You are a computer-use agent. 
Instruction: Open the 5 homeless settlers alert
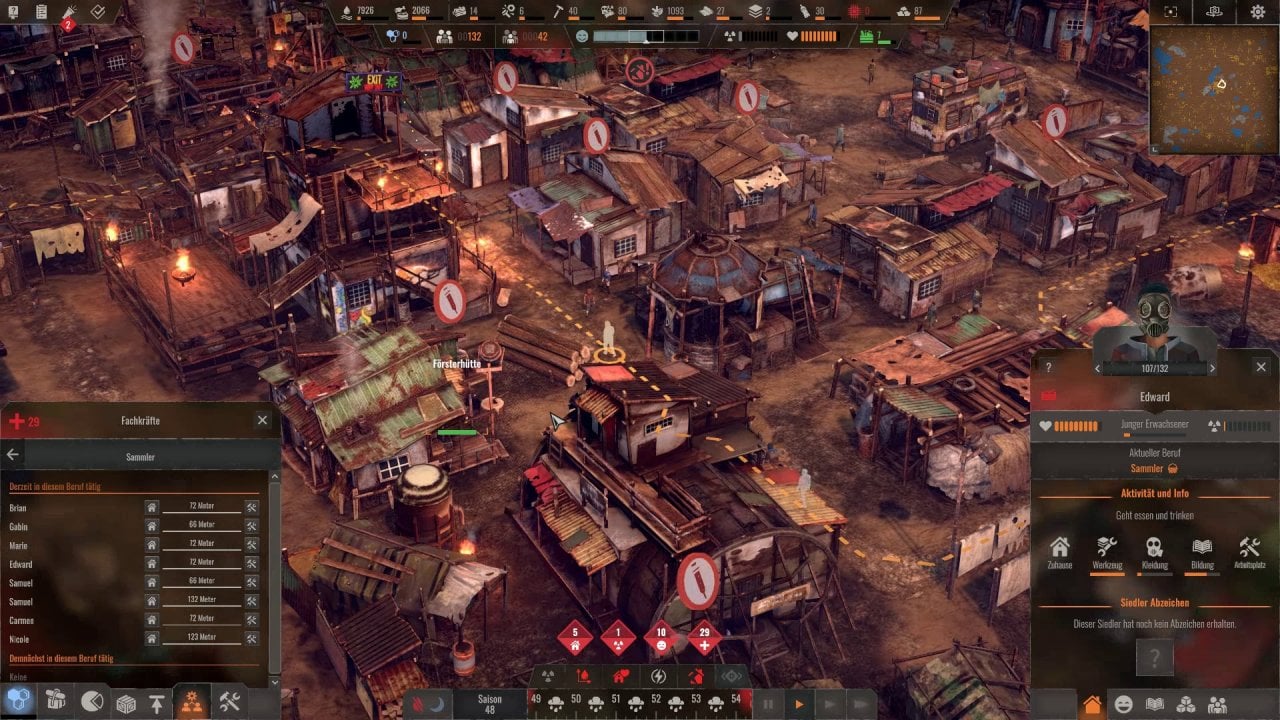click(x=575, y=637)
